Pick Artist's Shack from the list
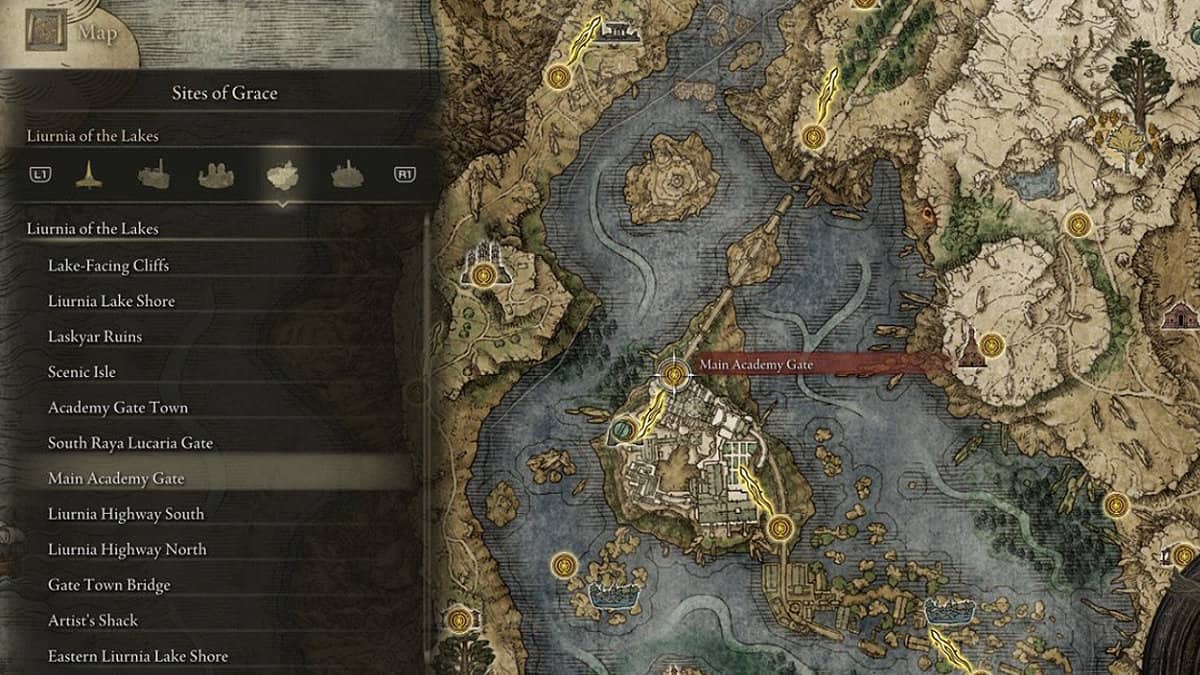Screen dimensions: 1200x675 pos(93,620)
